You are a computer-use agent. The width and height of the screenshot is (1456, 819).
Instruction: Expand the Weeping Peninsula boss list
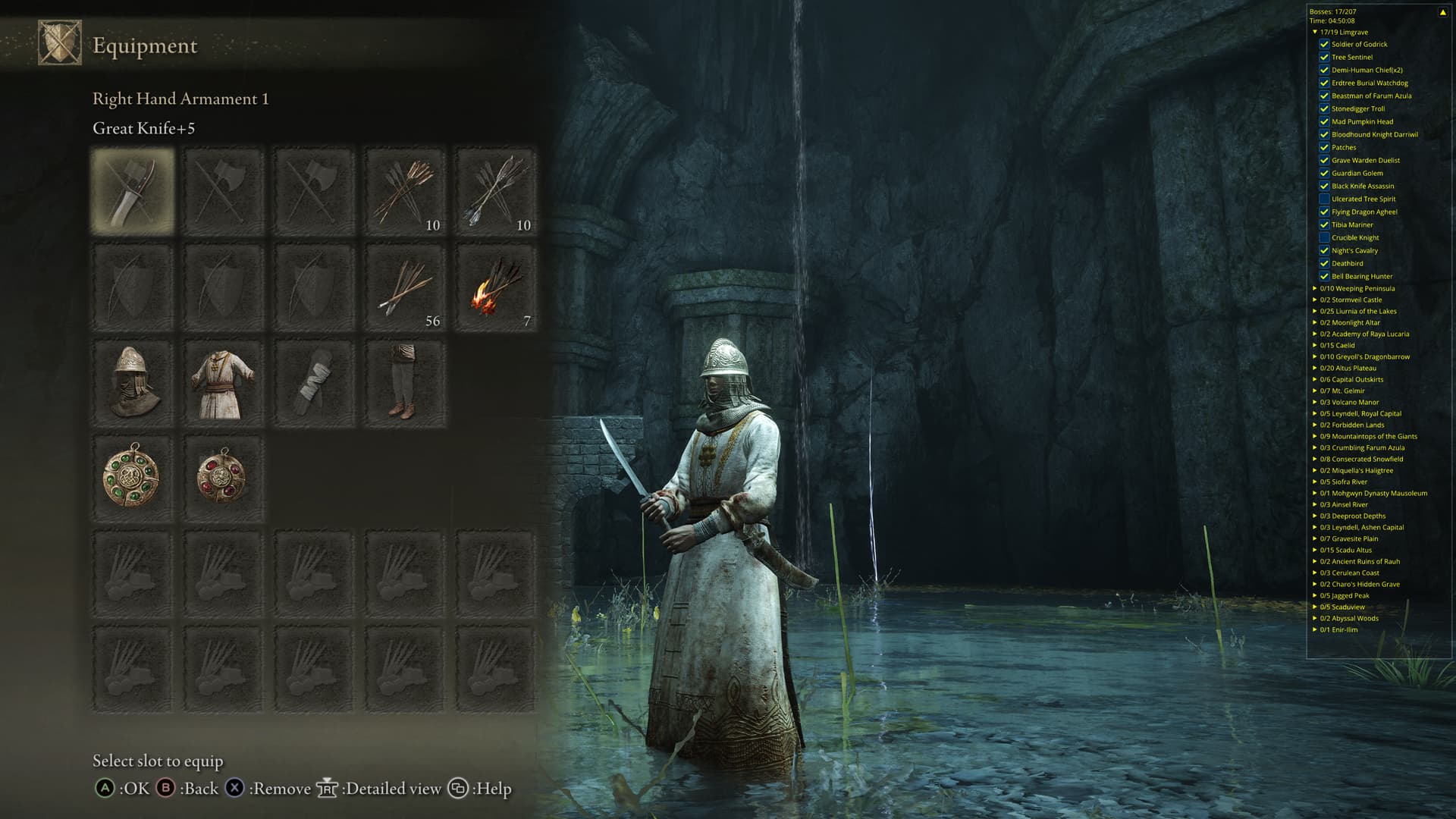1315,288
